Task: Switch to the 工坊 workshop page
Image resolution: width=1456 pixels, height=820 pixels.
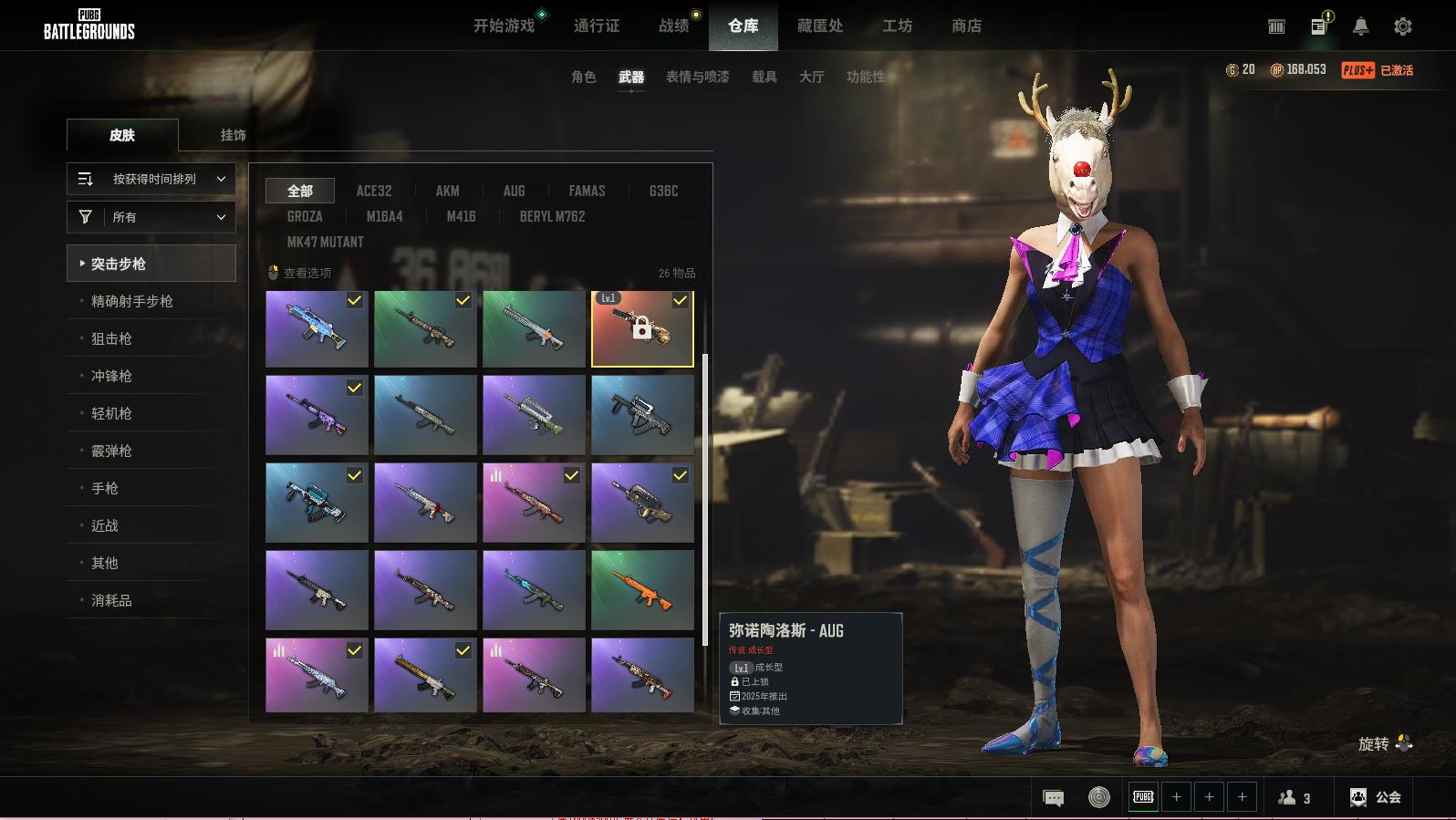Action: [x=897, y=26]
